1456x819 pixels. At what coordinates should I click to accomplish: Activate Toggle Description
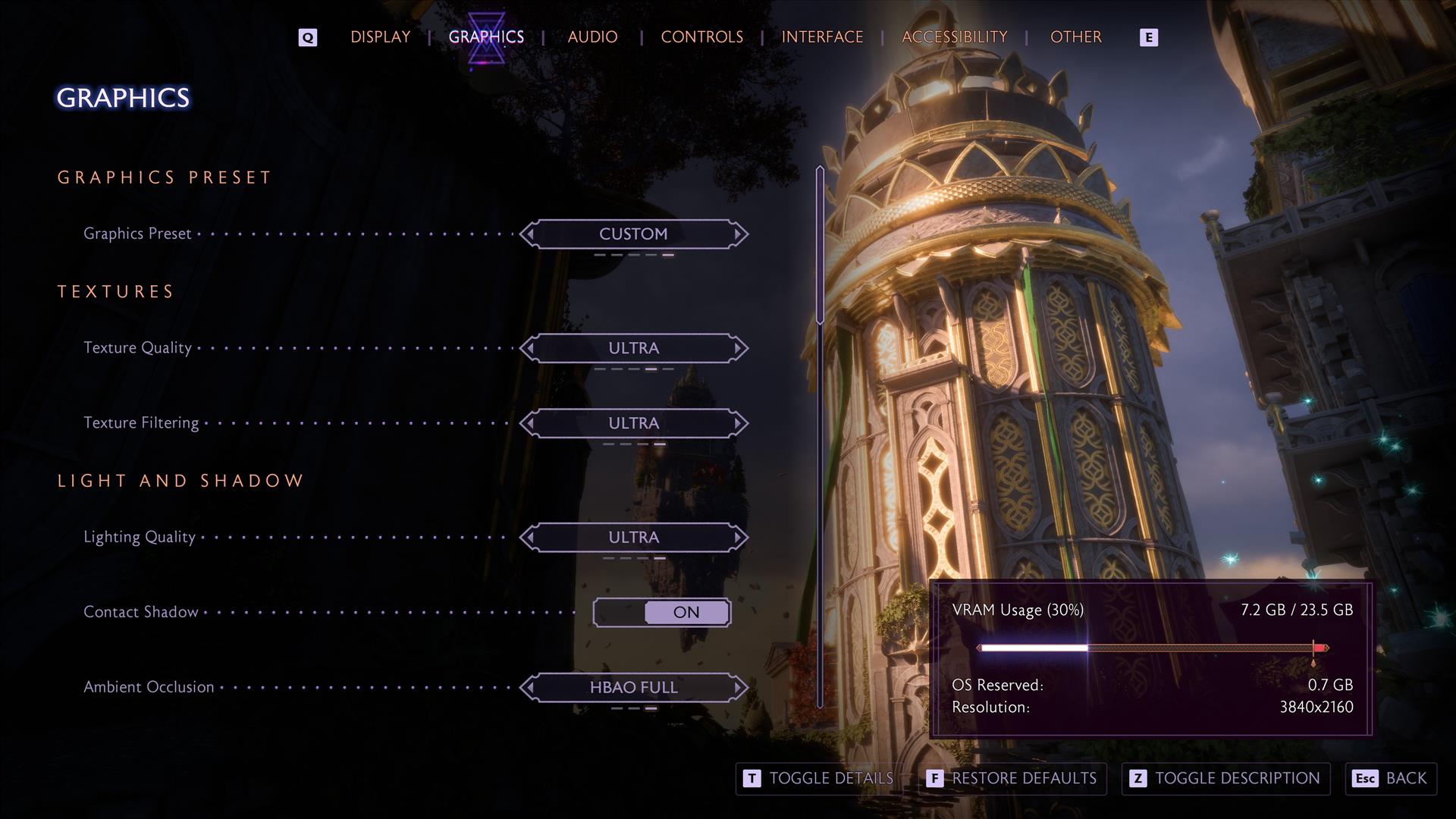[1225, 779]
